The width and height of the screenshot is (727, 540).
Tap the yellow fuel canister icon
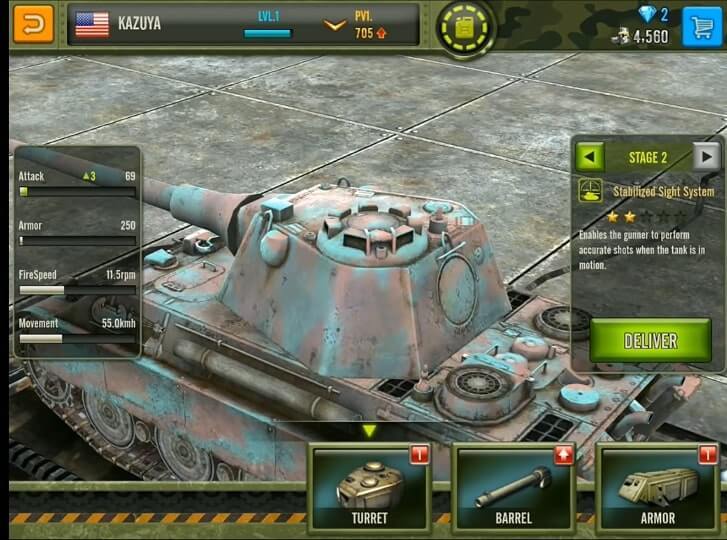[x=465, y=27]
